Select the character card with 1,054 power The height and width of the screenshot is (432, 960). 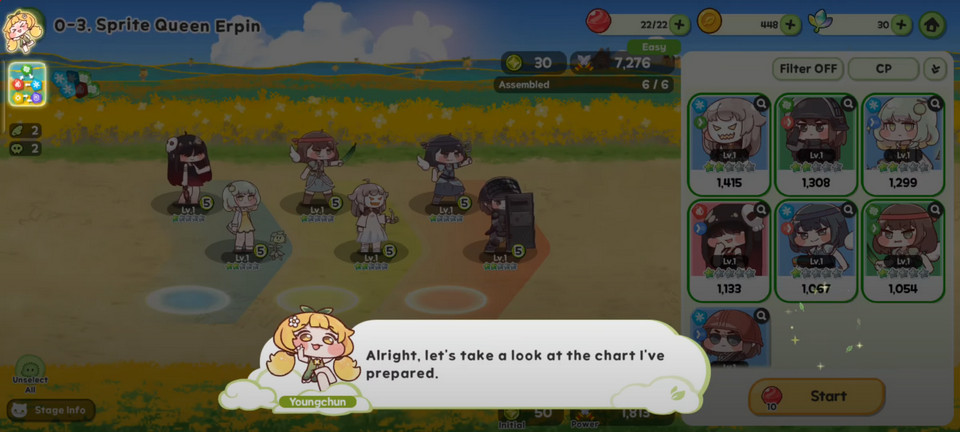coord(903,250)
